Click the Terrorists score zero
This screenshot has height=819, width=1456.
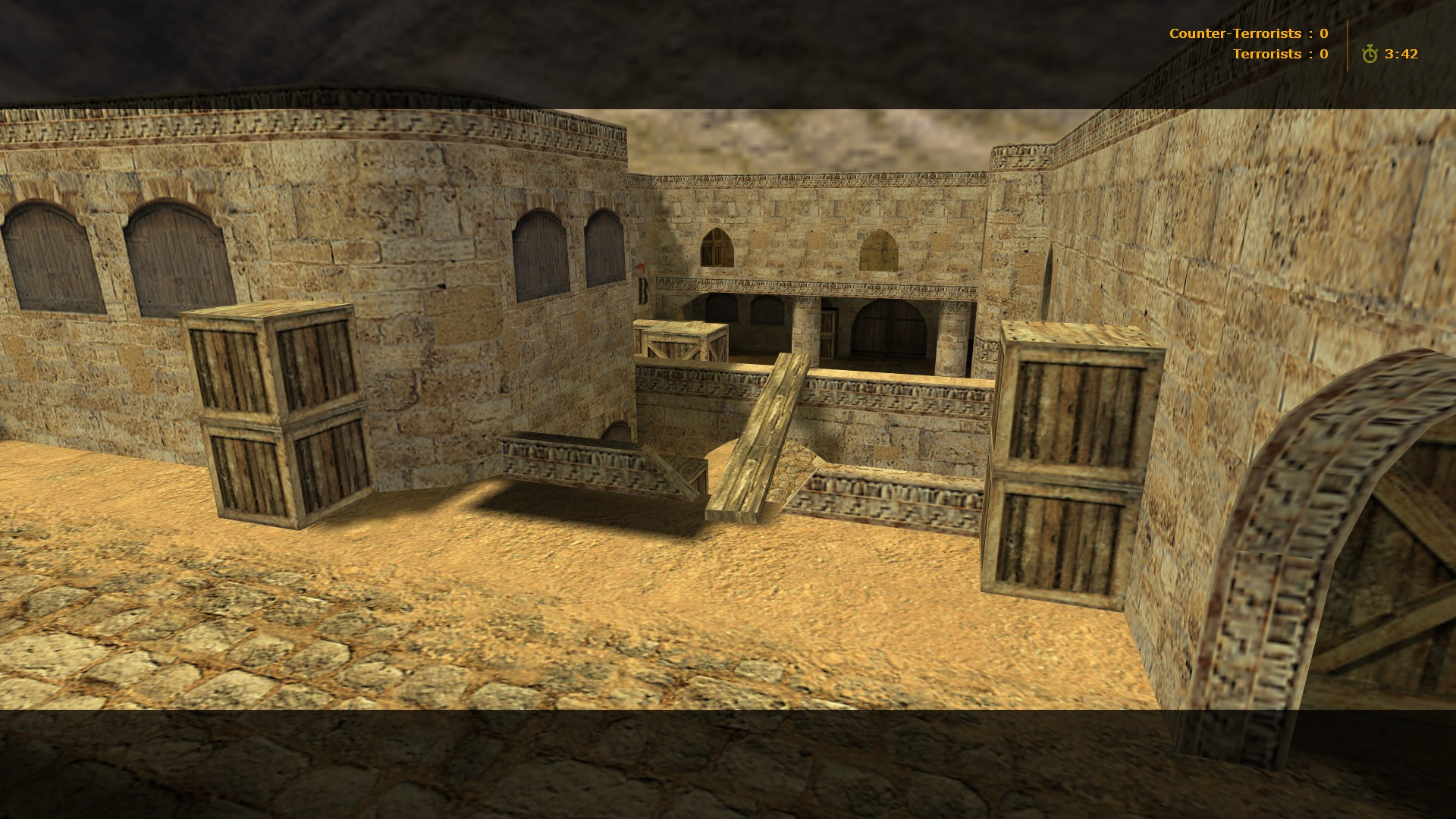click(1323, 54)
